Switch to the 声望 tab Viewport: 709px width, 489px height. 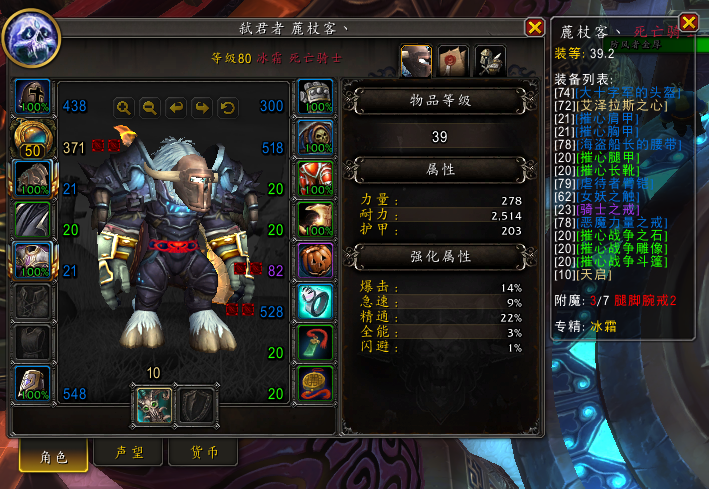pos(131,453)
